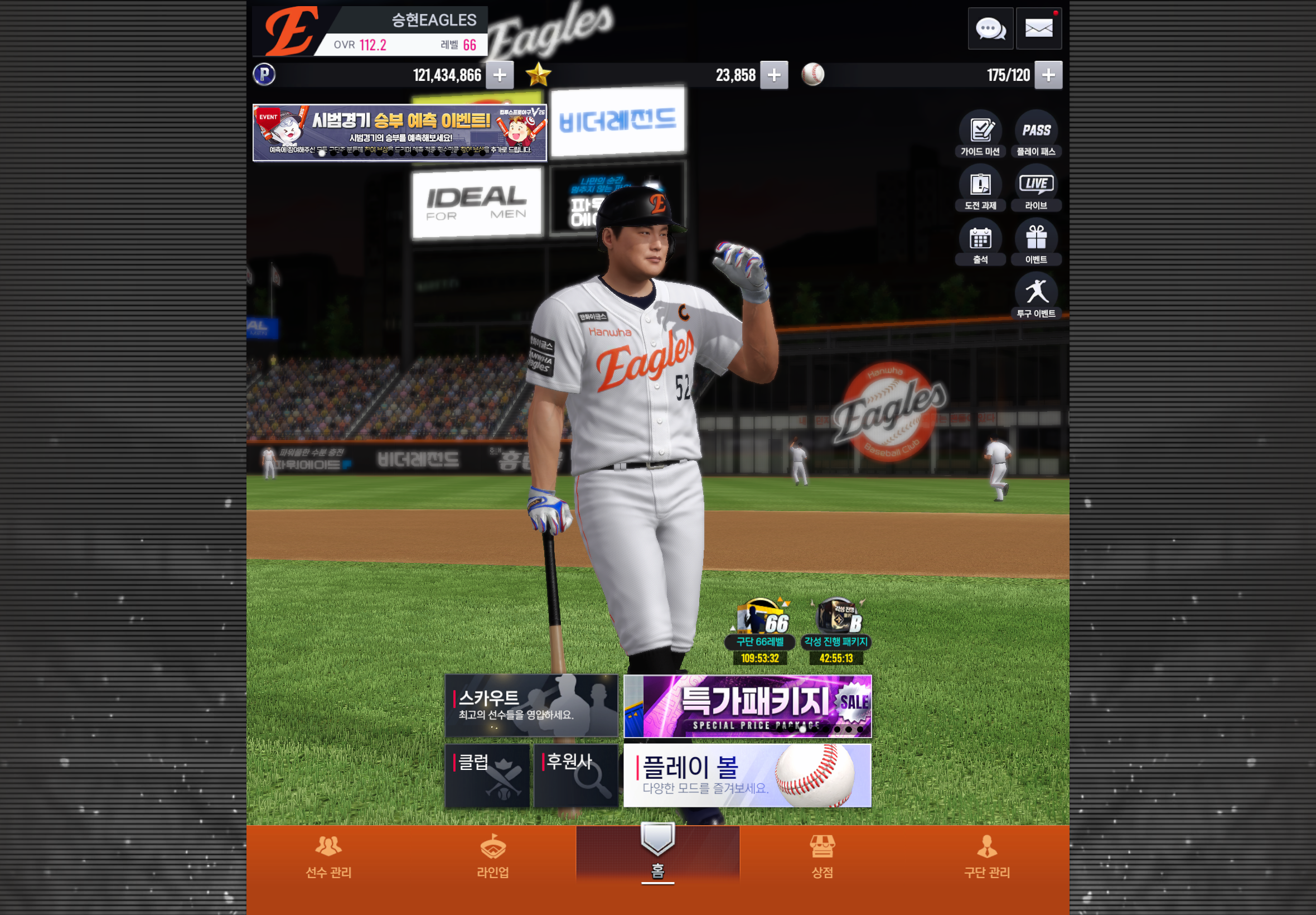This screenshot has height=915, width=1316.
Task: Open 가이드 미션 guide missions
Action: click(x=980, y=134)
